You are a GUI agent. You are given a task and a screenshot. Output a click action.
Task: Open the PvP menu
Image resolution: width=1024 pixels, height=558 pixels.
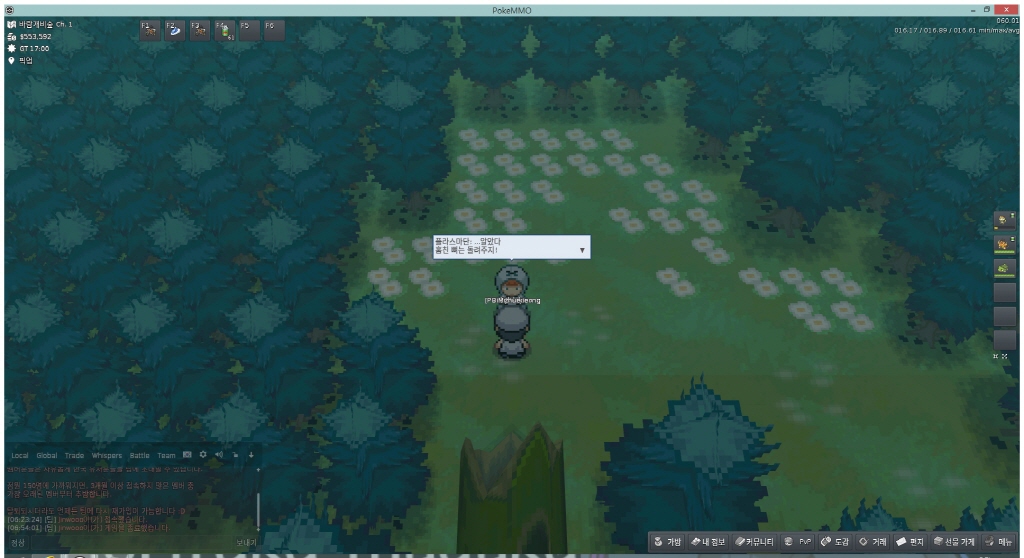(797, 542)
